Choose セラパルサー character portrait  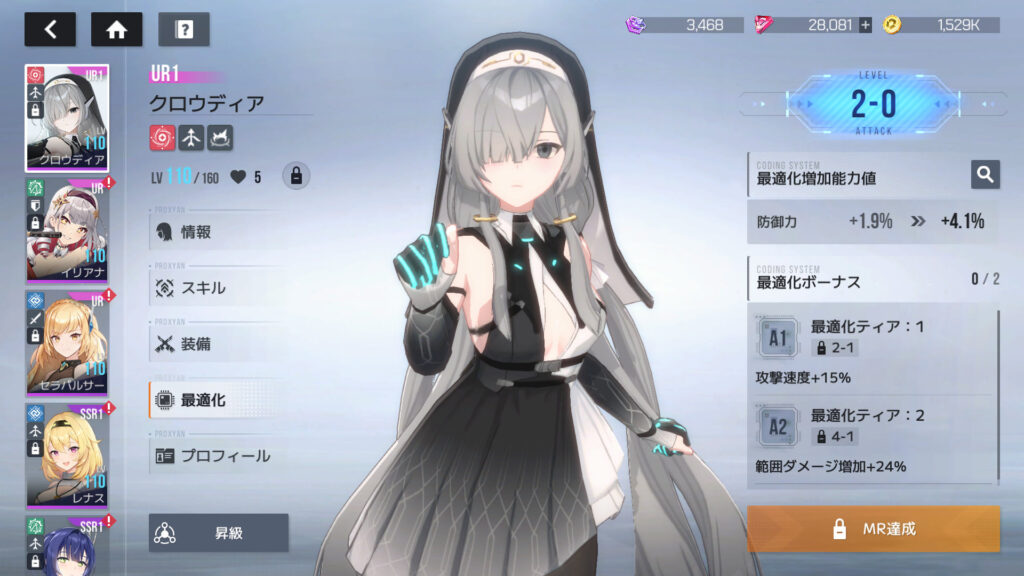tap(67, 343)
